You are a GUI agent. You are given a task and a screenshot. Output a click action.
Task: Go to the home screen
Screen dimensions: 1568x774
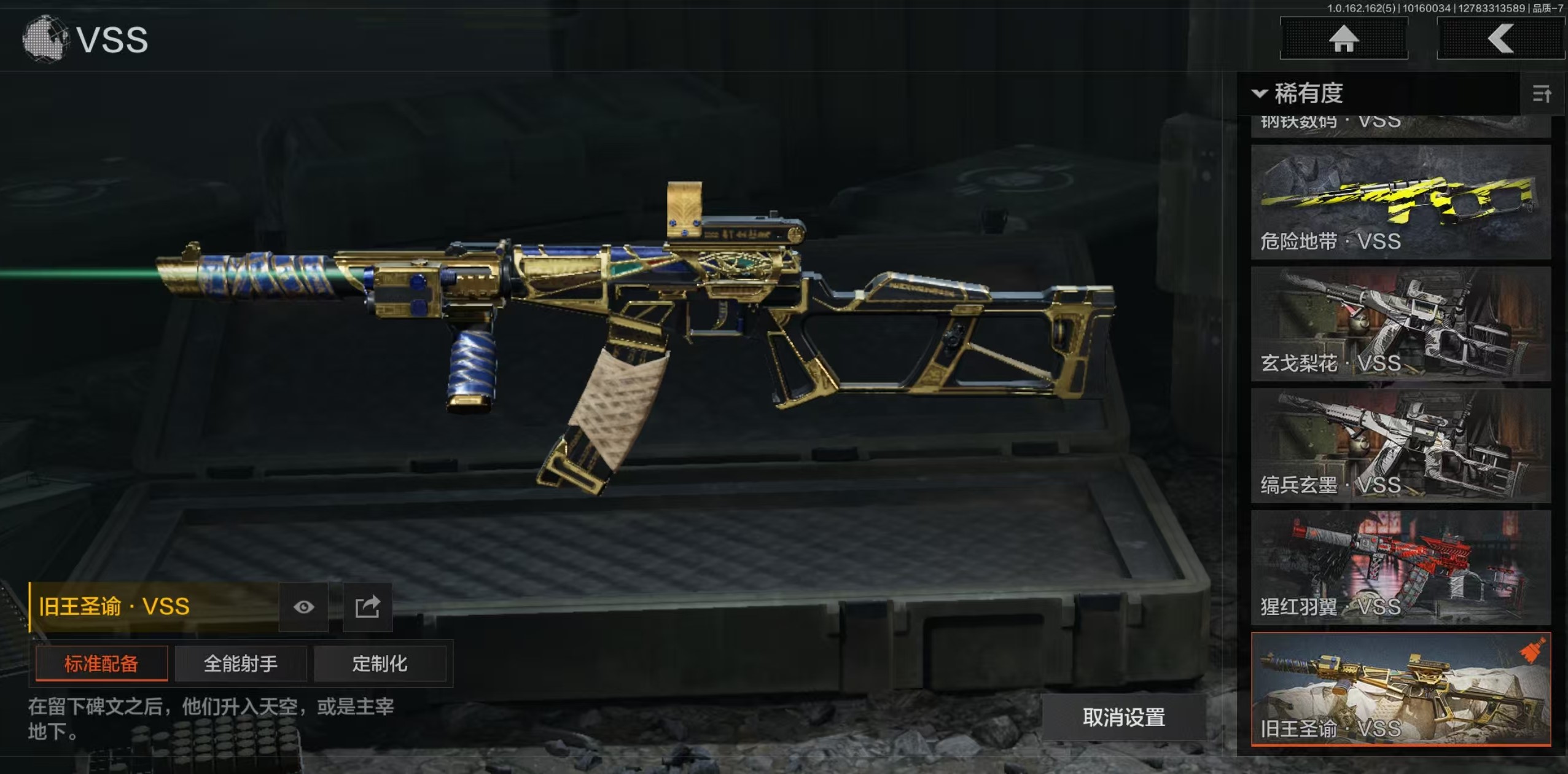pos(1343,39)
